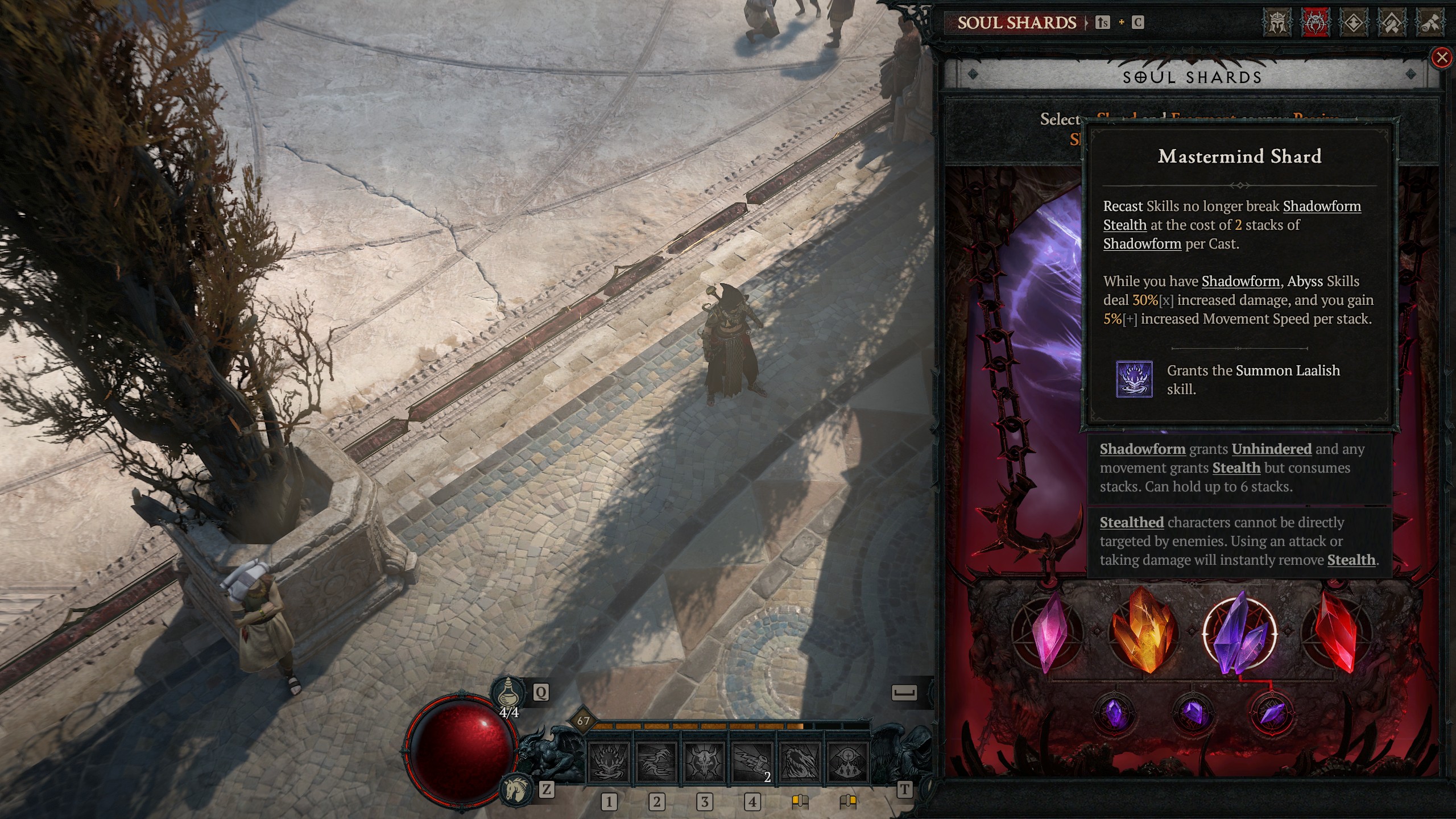
Task: Select the skill showing 2 charges
Action: (752, 762)
